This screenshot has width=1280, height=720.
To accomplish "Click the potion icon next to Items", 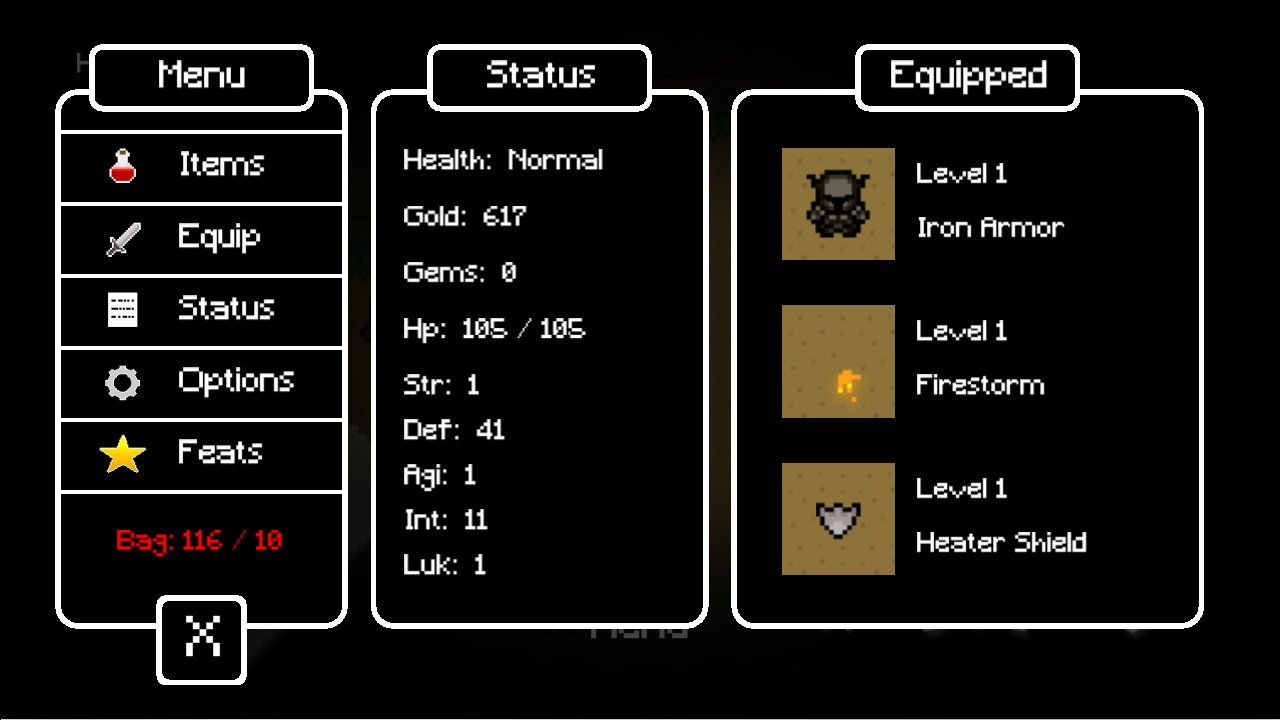I will pos(122,164).
